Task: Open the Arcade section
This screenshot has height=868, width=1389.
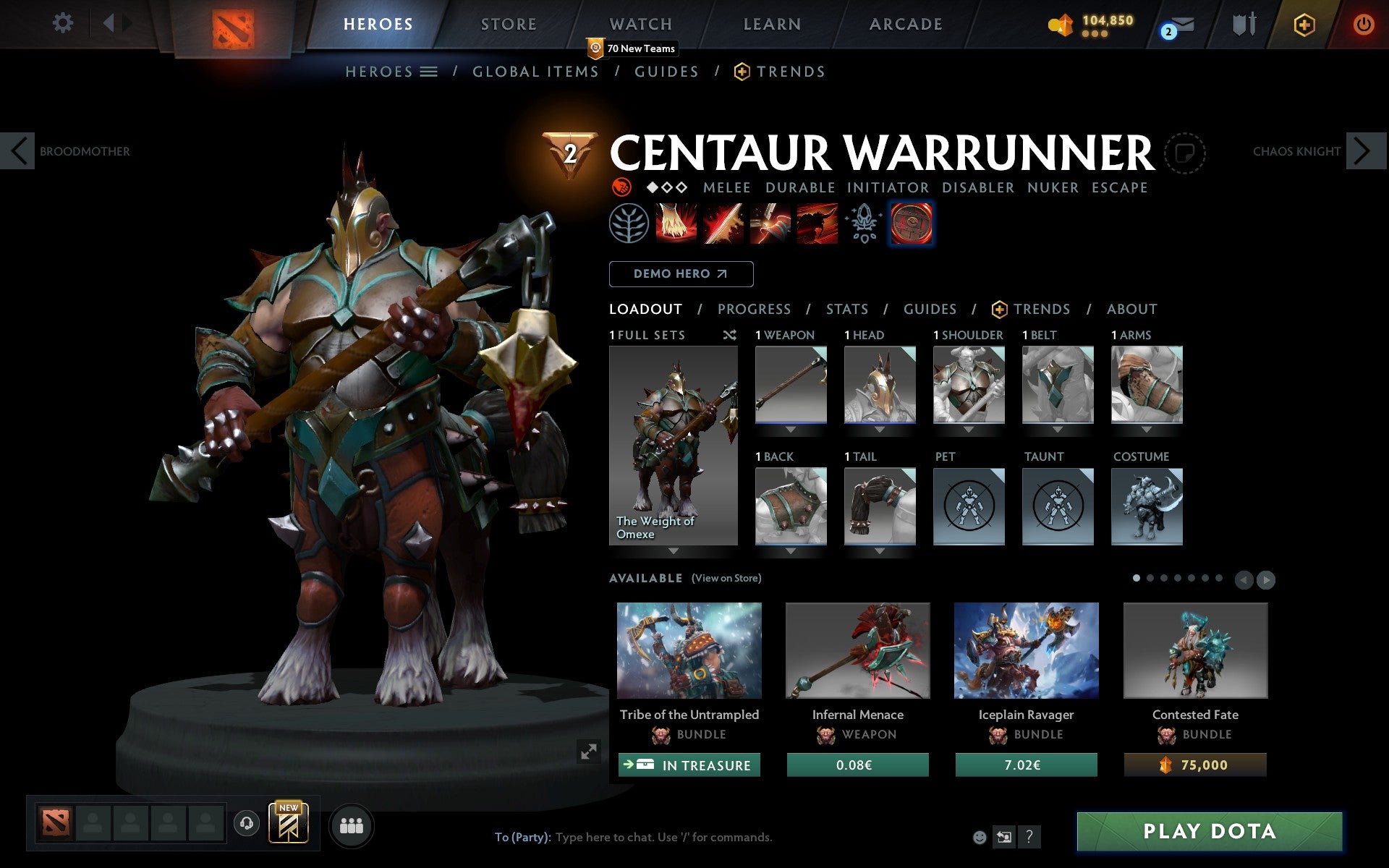Action: 906,25
